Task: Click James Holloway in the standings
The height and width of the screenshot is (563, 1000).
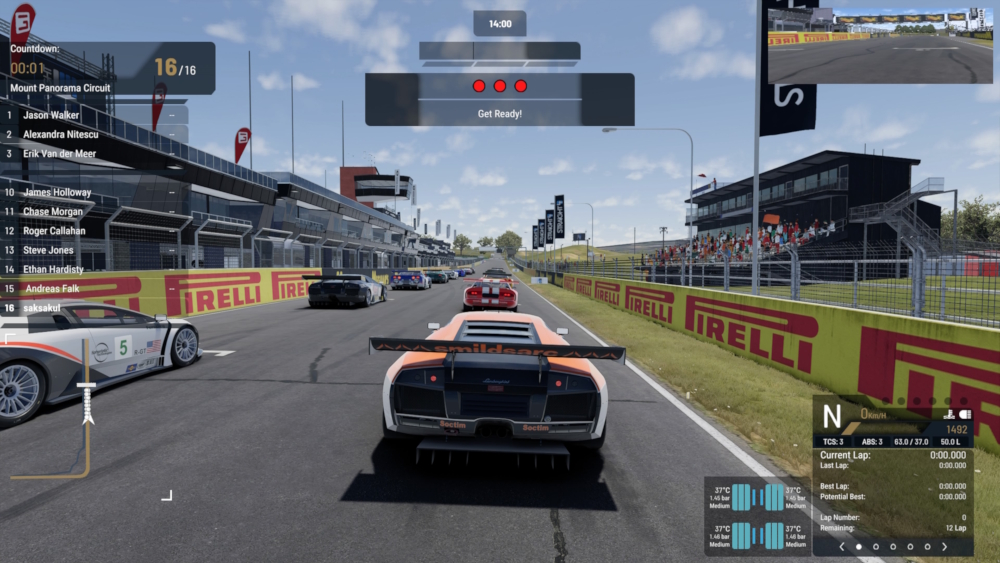Action: [56, 192]
